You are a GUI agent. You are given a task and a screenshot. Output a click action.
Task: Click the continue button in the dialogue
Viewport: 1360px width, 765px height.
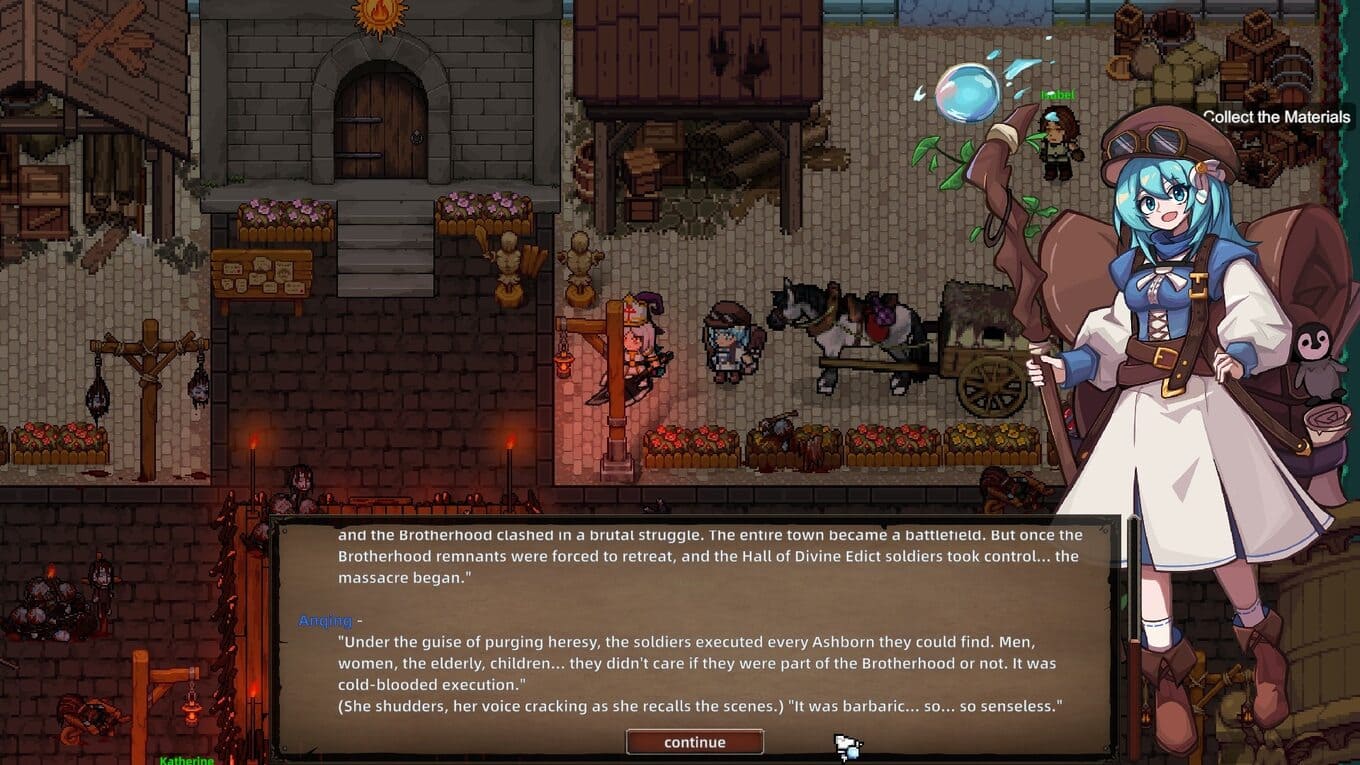point(694,742)
